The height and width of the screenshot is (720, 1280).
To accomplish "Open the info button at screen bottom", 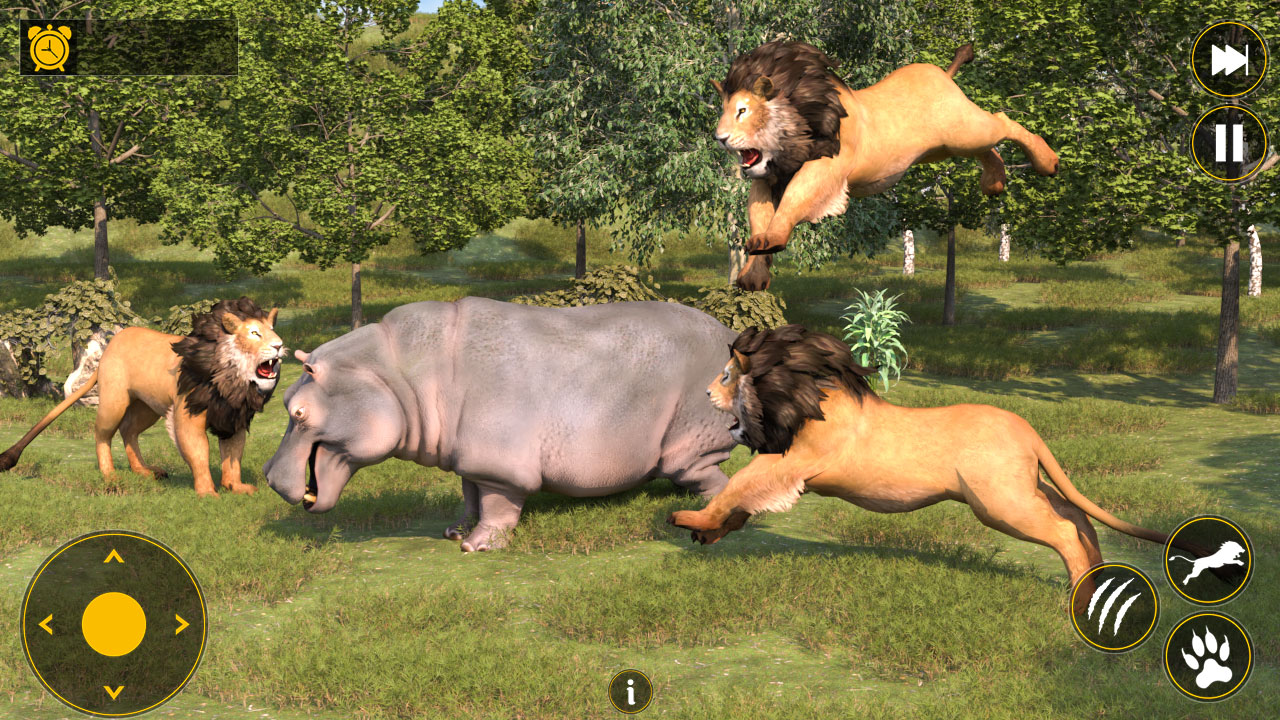I will (x=629, y=689).
